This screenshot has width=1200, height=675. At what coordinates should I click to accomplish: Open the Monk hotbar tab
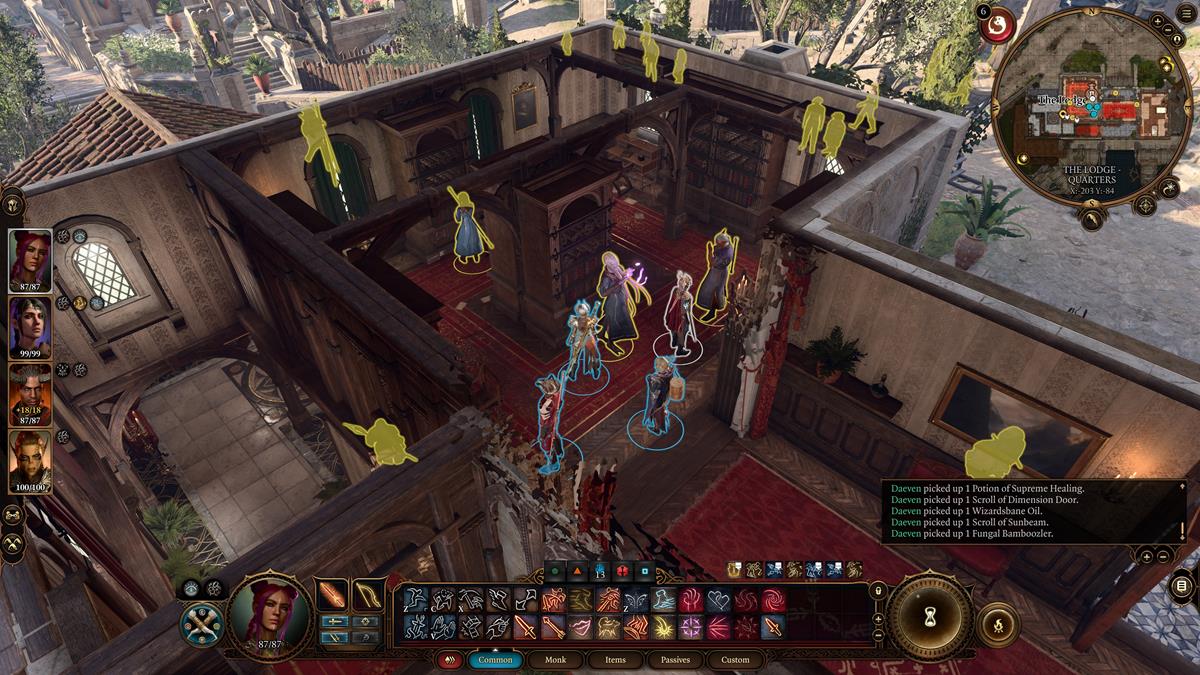[555, 660]
